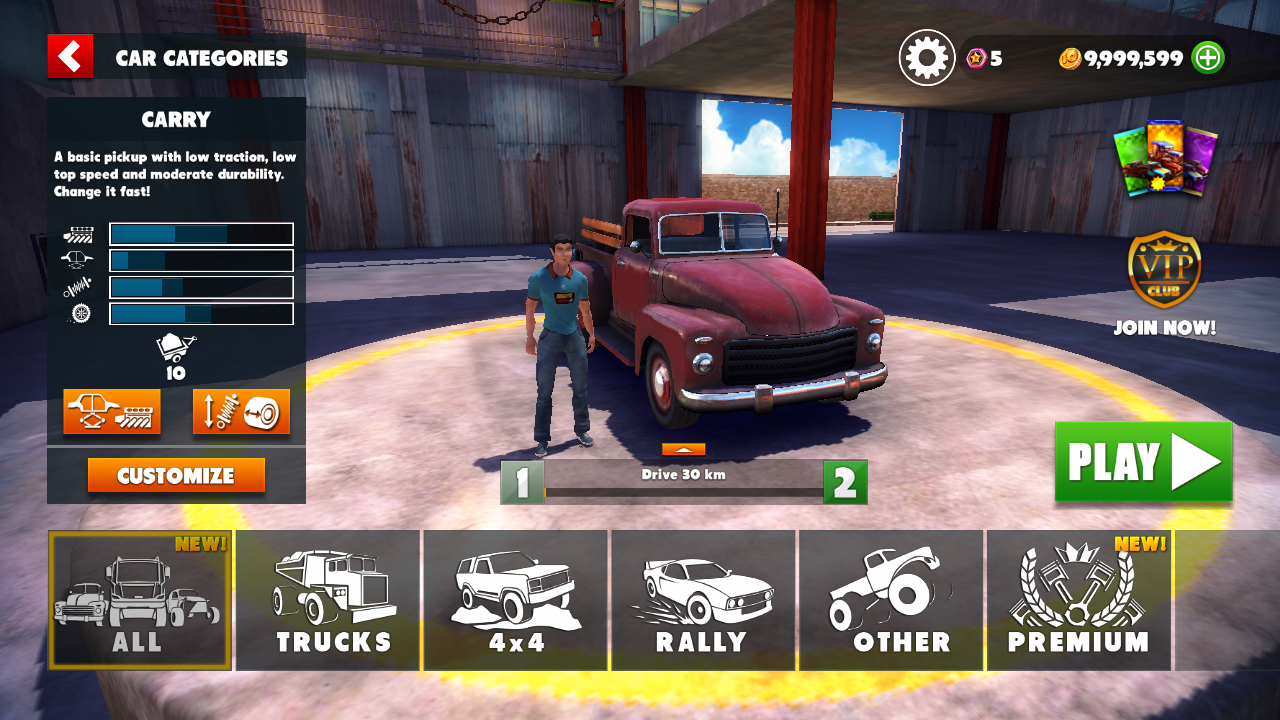Start the game with the PLAY button
The width and height of the screenshot is (1280, 720).
point(1143,462)
